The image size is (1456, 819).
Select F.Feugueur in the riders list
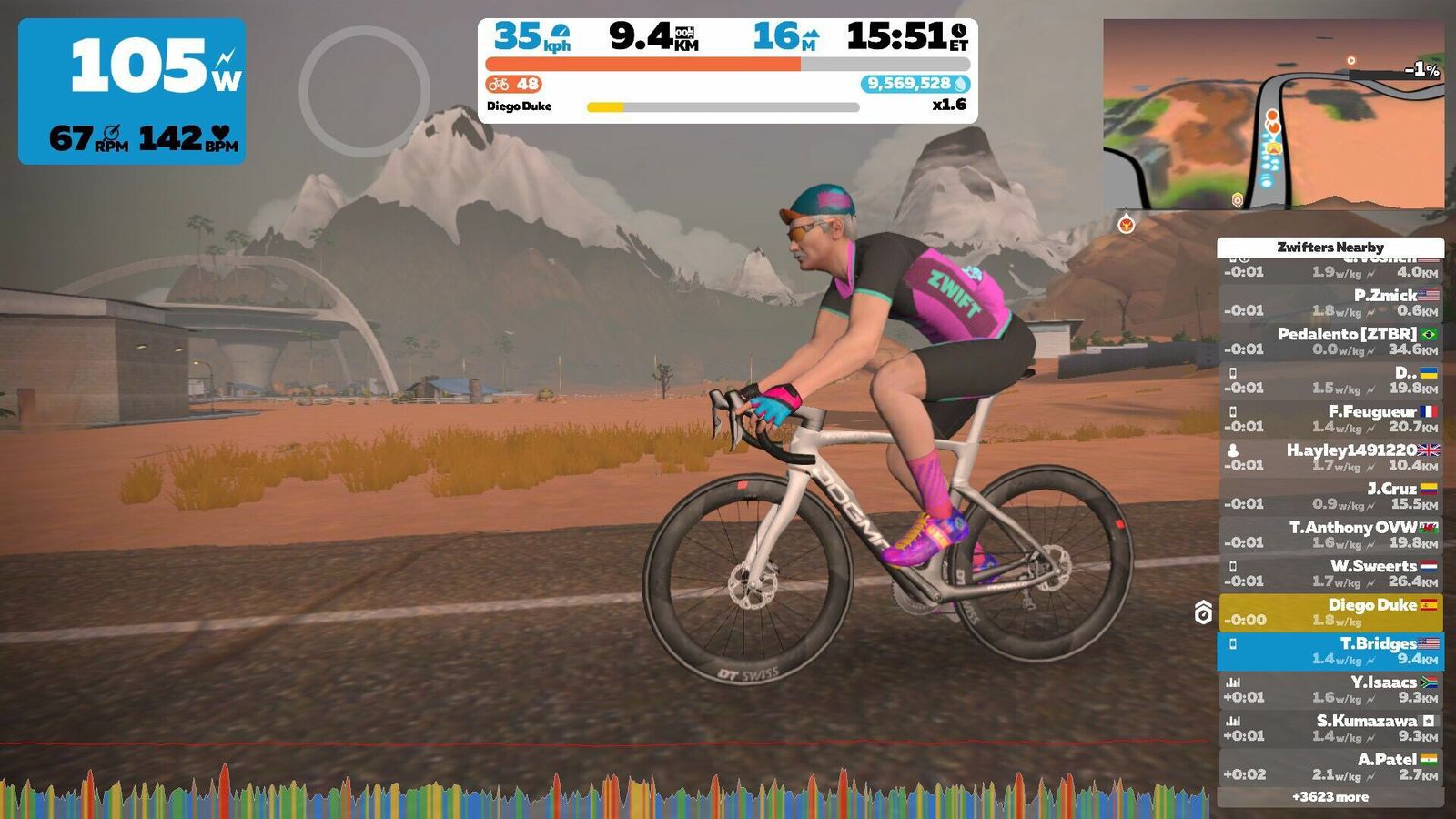click(1330, 419)
